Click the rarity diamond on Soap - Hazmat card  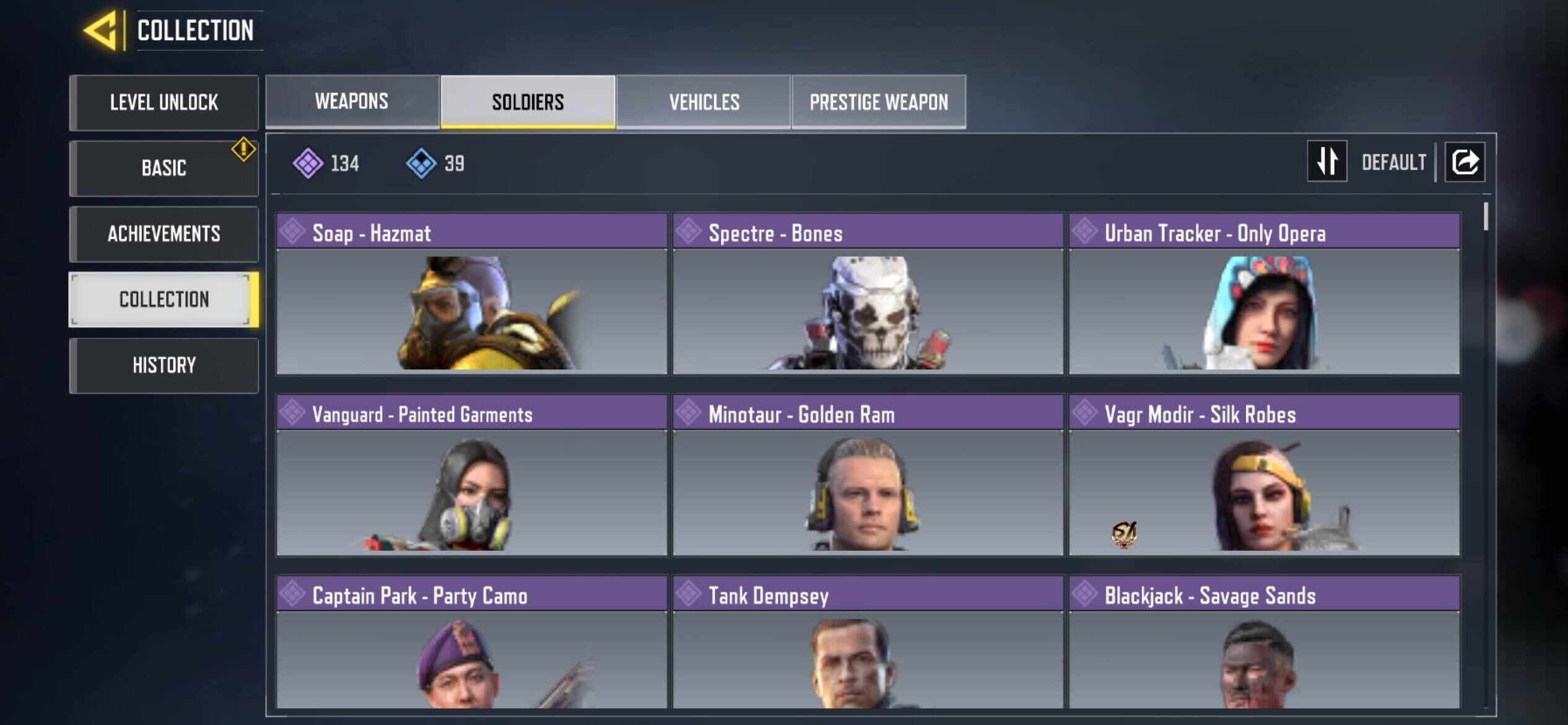[292, 234]
